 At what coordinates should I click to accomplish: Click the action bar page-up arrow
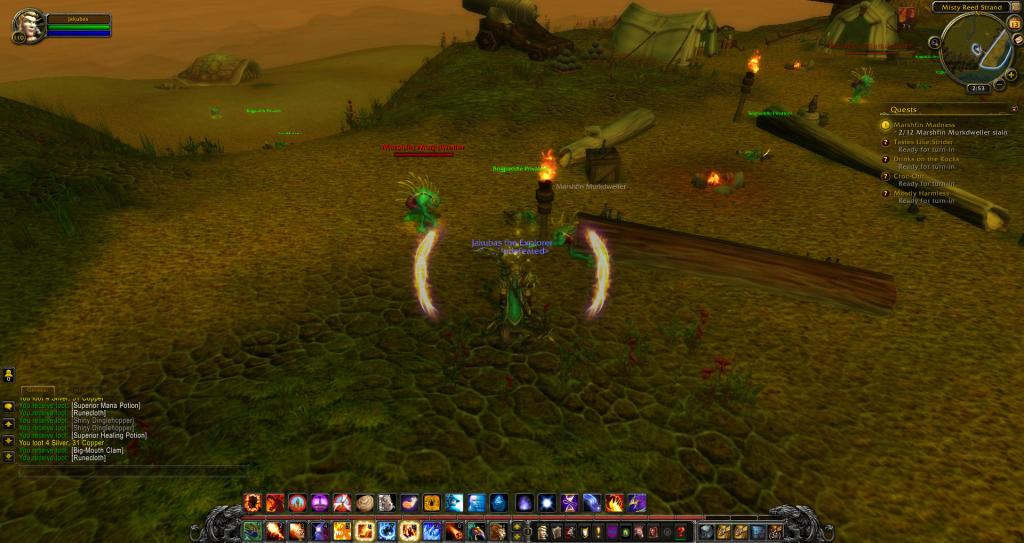coord(517,525)
